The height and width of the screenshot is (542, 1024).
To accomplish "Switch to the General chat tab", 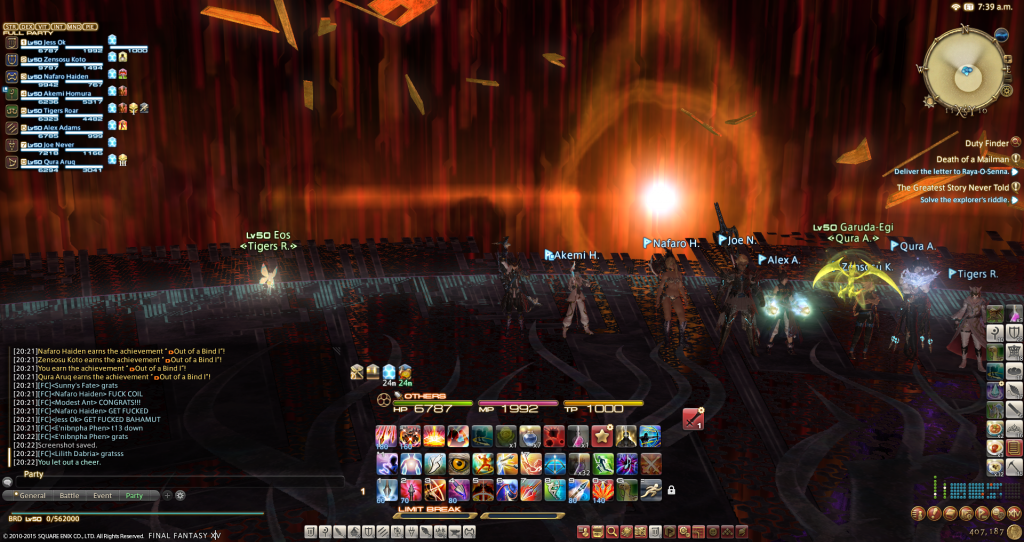I will pyautogui.click(x=32, y=495).
